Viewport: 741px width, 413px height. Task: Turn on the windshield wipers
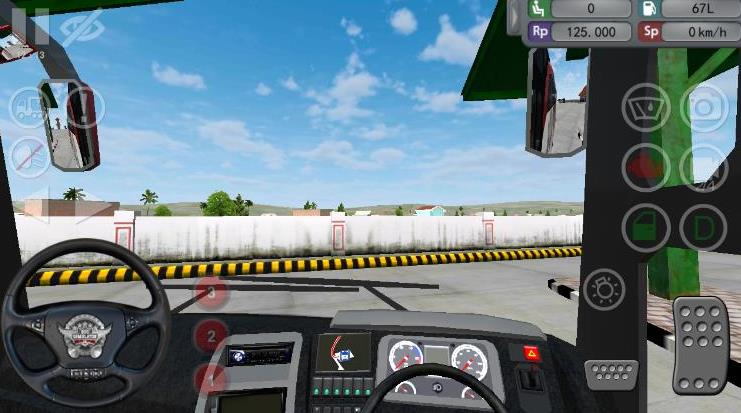click(x=646, y=108)
